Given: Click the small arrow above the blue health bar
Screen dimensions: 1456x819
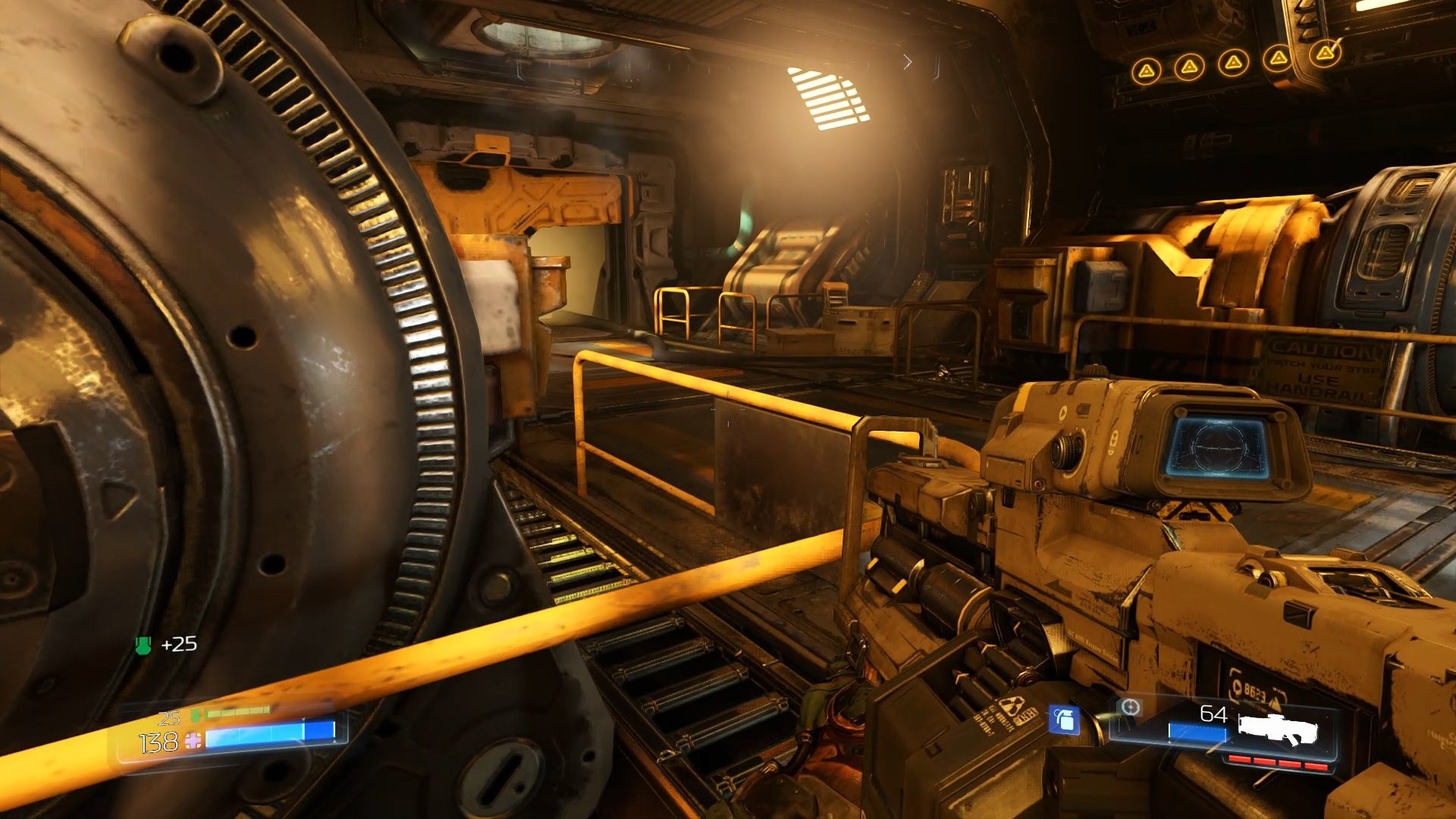Looking at the screenshot, I should coord(303,720).
